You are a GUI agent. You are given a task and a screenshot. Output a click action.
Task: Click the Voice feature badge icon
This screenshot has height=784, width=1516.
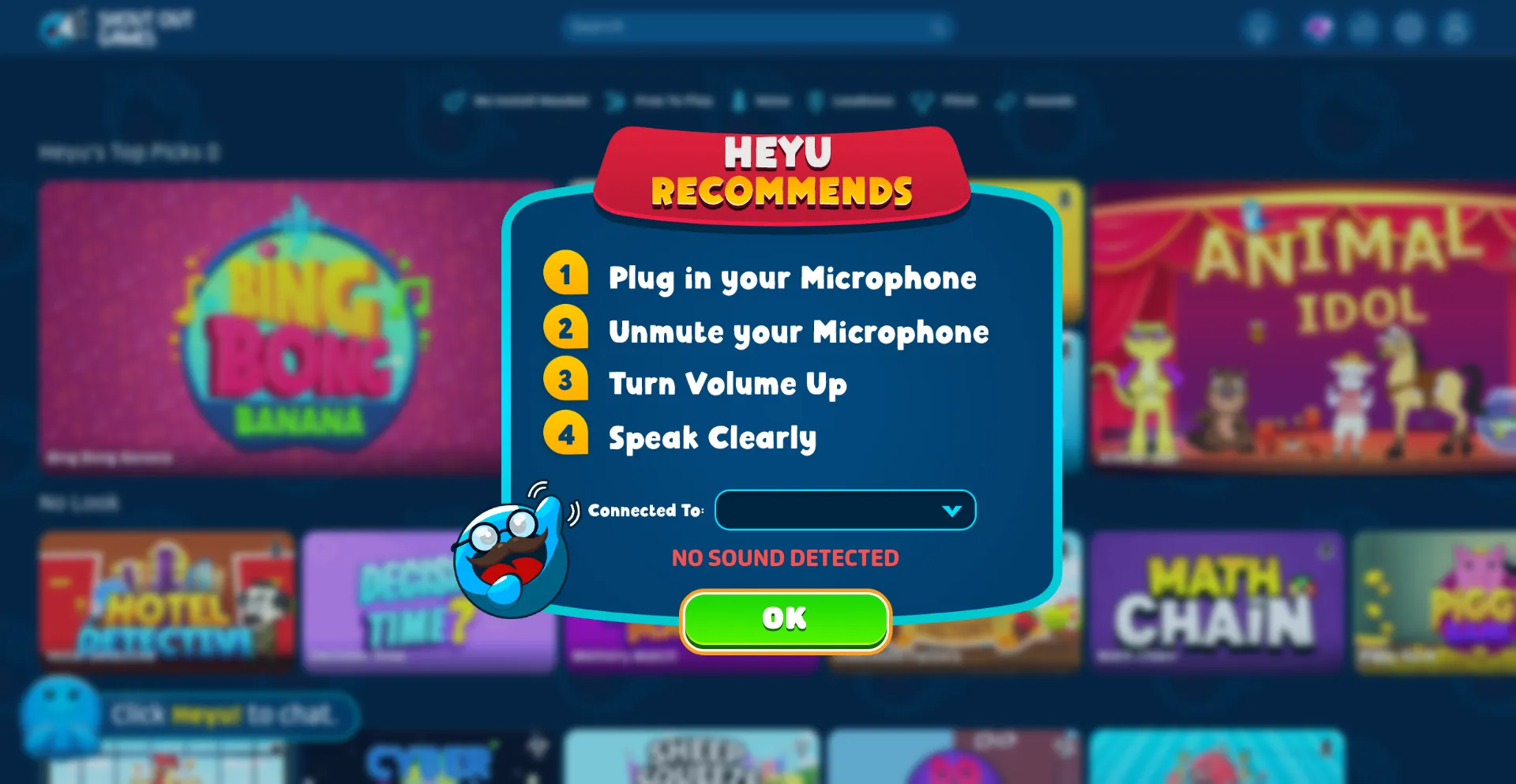point(740,100)
